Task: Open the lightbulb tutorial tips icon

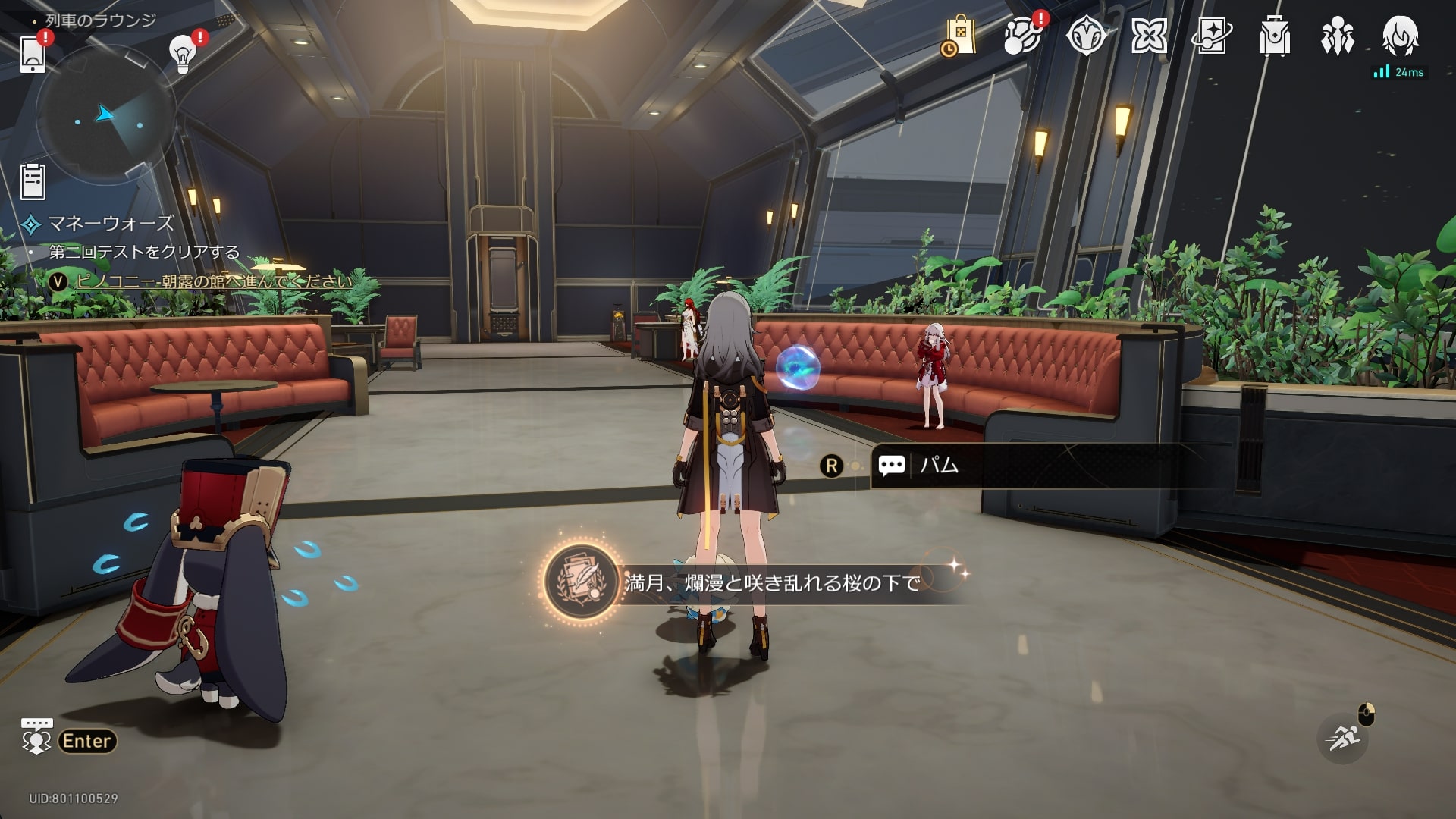Action: (182, 53)
